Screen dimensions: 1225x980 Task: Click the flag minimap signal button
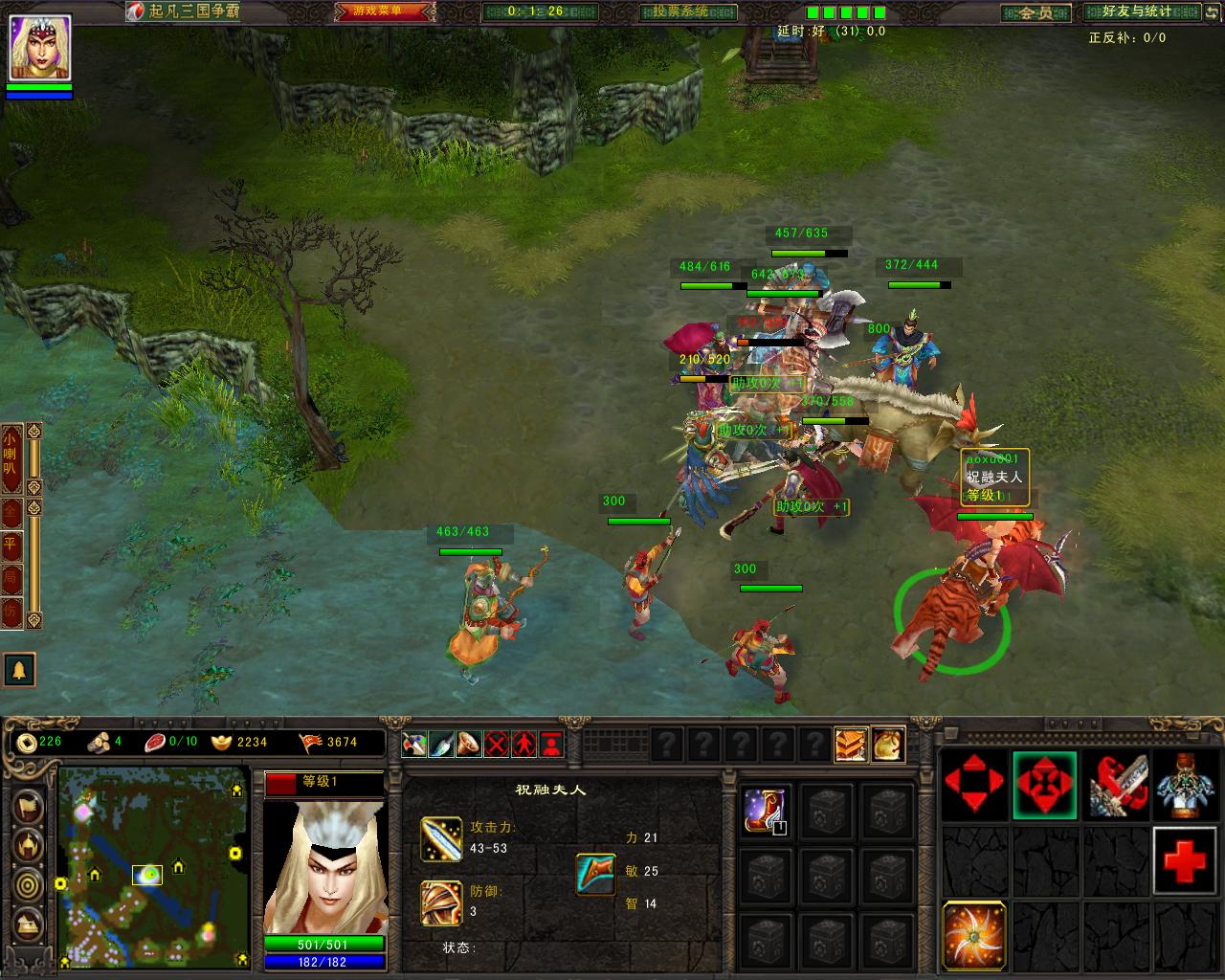point(29,805)
